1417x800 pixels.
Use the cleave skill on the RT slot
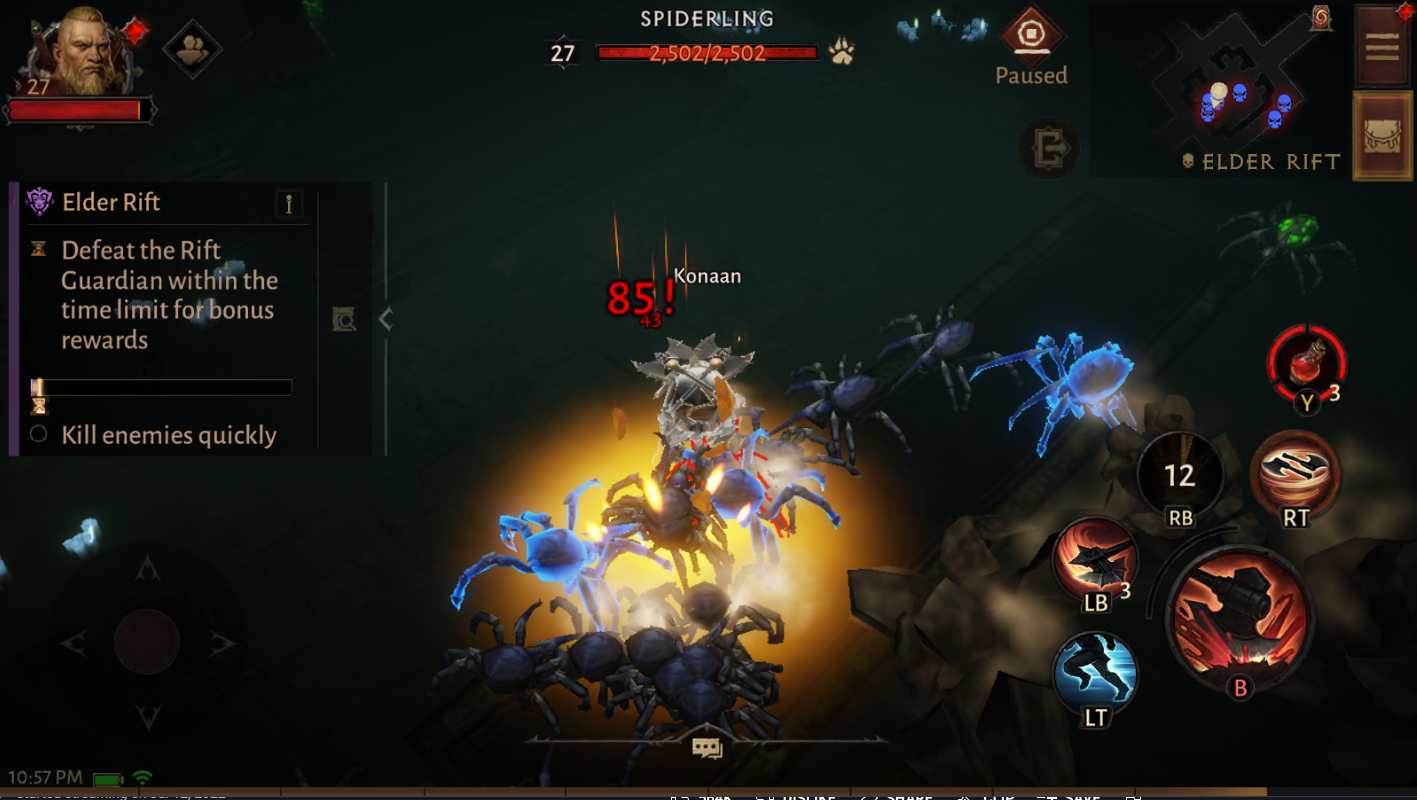pos(1296,477)
